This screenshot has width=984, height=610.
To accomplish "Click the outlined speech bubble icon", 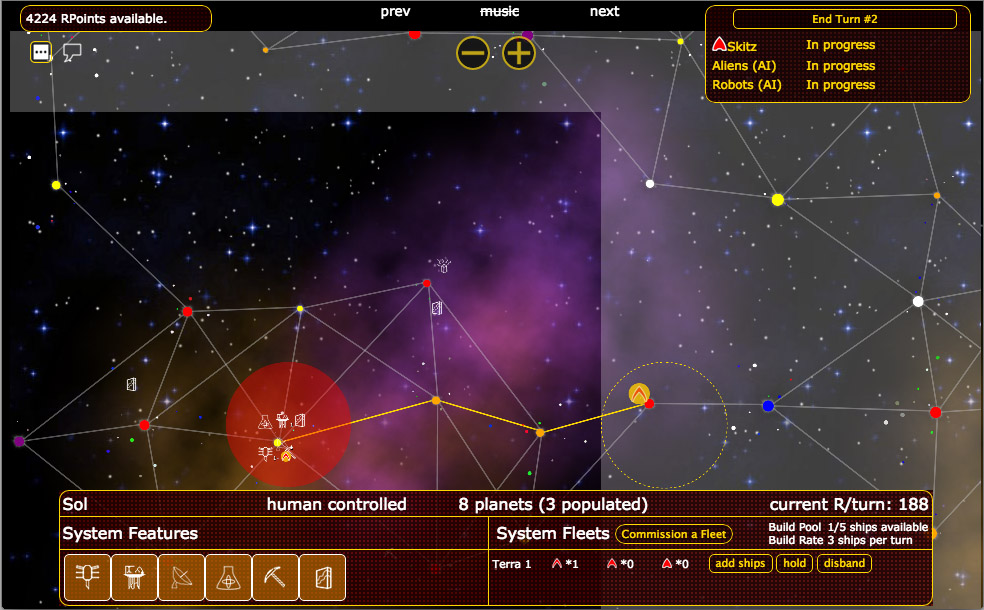I will pyautogui.click(x=72, y=52).
